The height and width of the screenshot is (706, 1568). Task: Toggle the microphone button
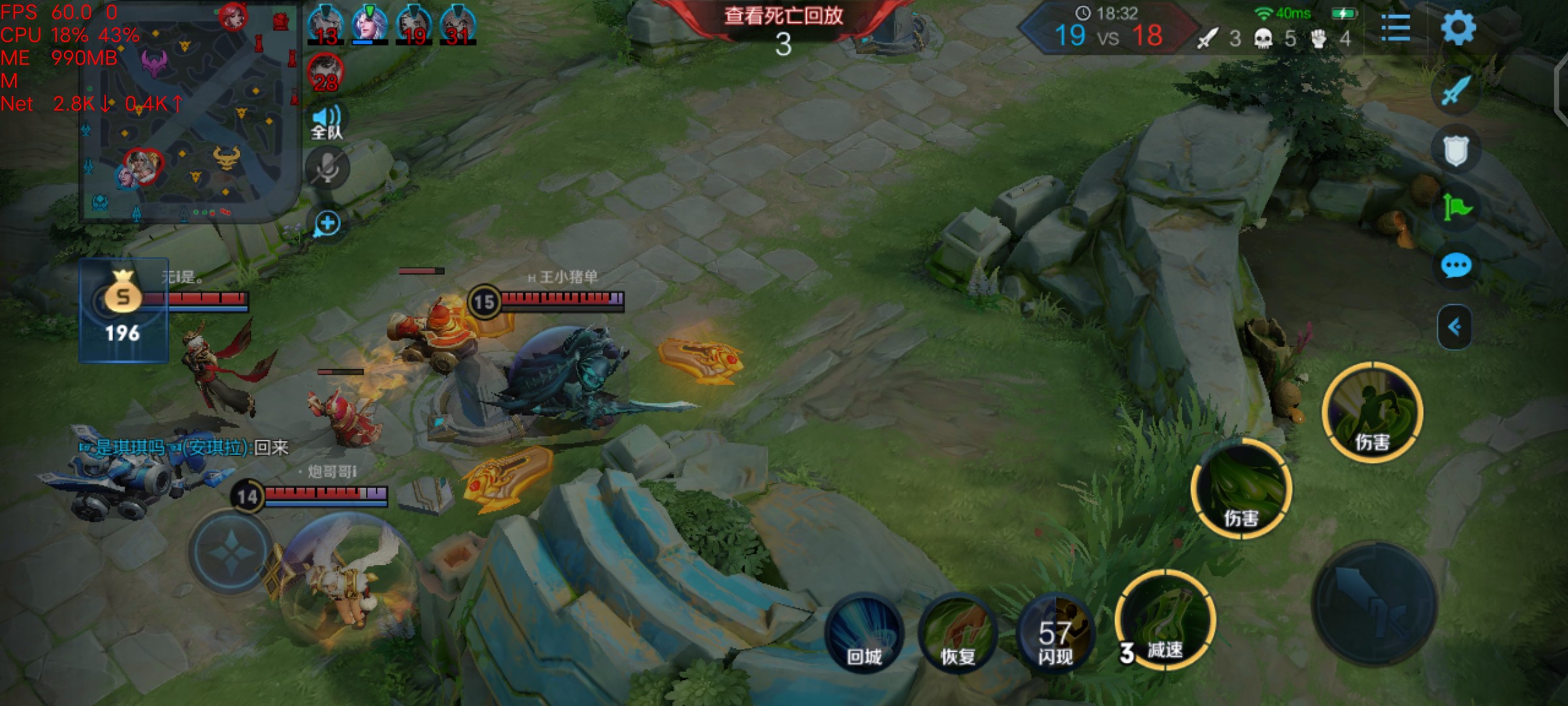[x=327, y=169]
